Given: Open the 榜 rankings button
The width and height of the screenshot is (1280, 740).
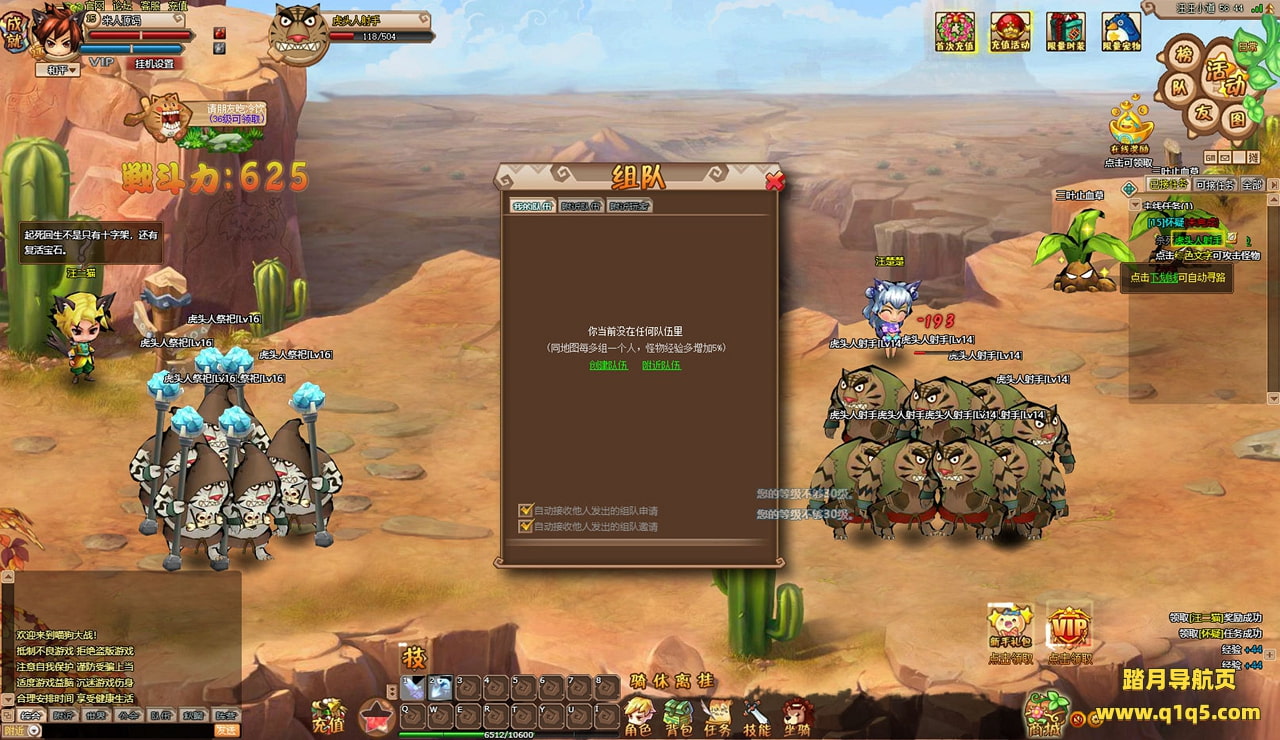Looking at the screenshot, I should [1184, 56].
